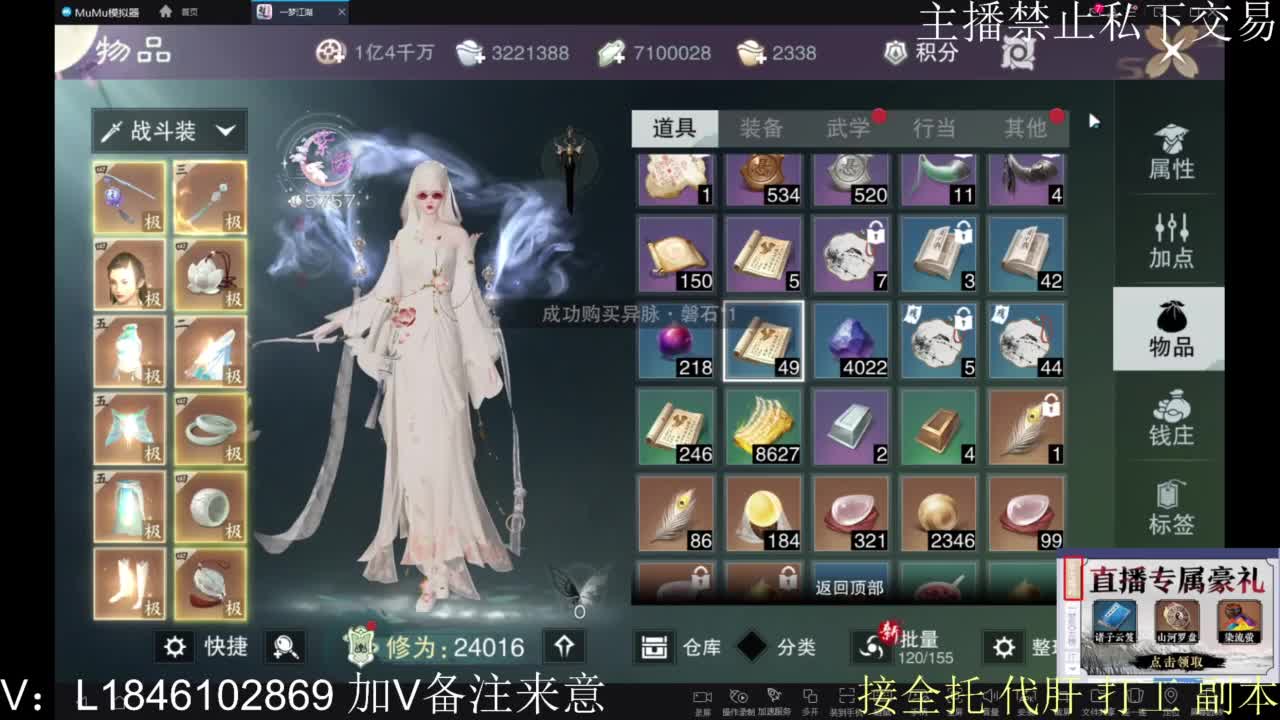Open the 钱庄 bank icon in sidebar
Image resolution: width=1280 pixels, height=720 pixels.
coord(1168,420)
